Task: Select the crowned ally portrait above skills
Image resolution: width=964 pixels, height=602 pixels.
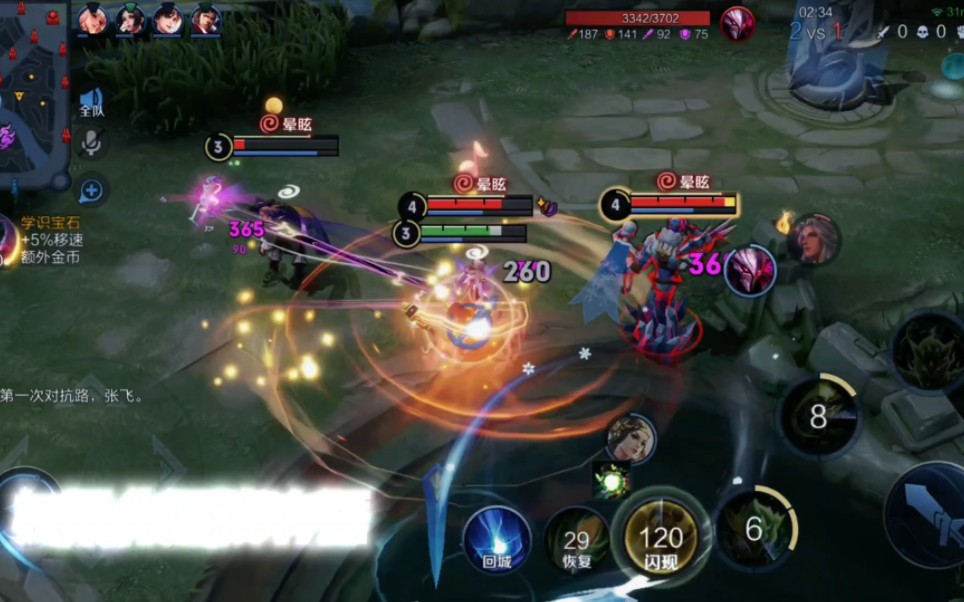Action: (x=631, y=438)
